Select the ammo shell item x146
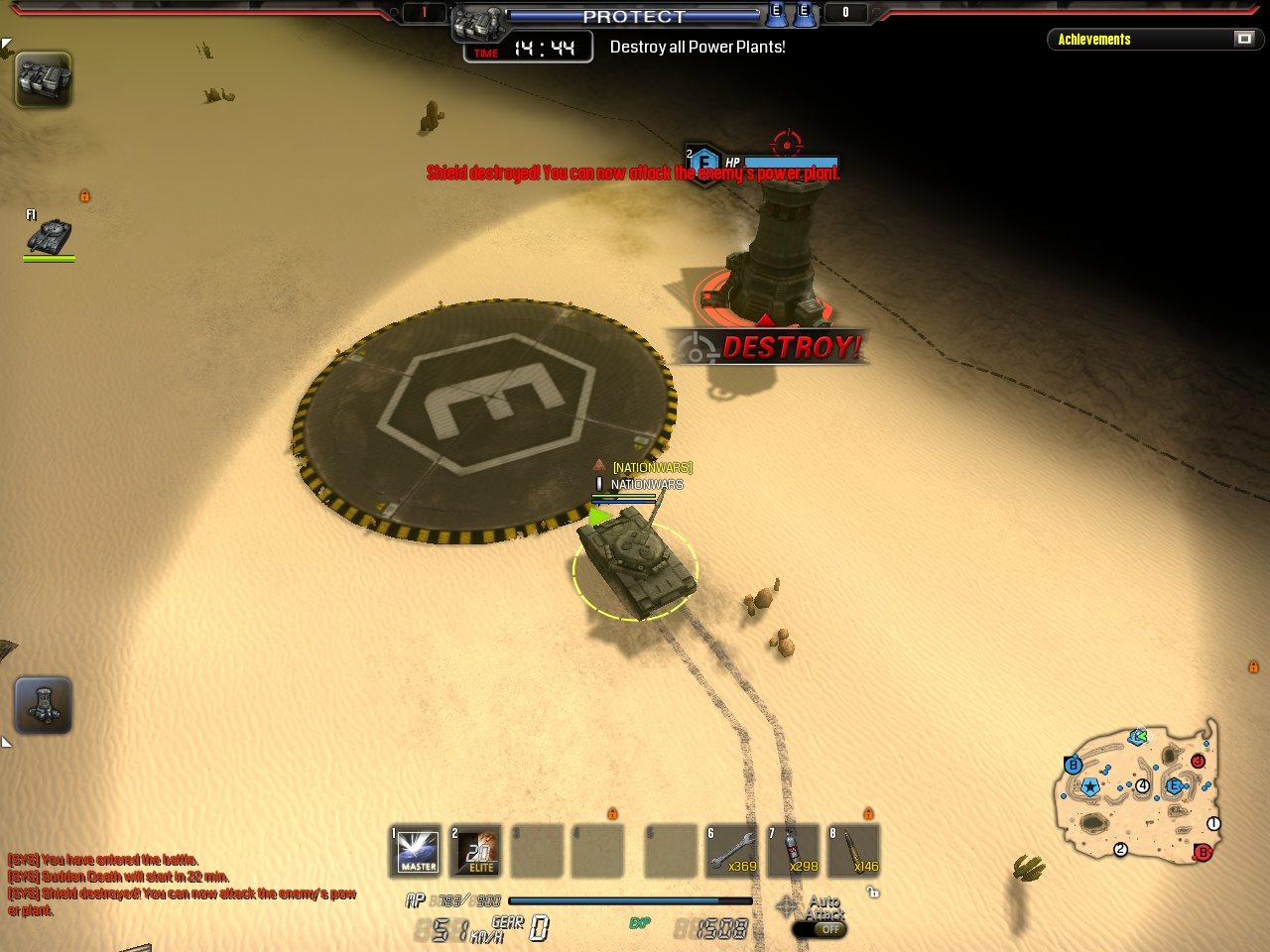Viewport: 1270px width, 952px height. [x=854, y=851]
